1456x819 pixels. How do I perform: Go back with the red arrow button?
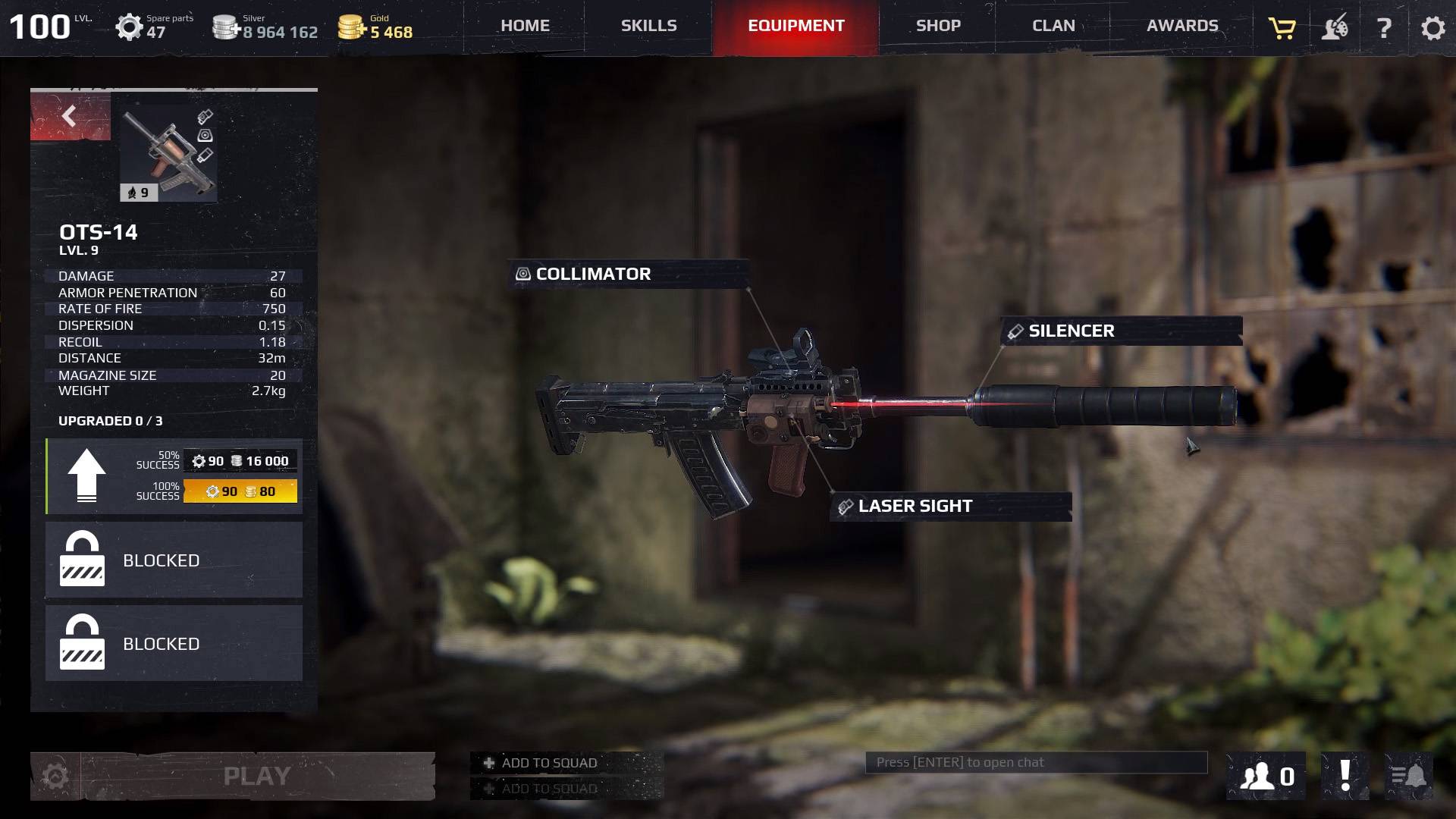(x=70, y=117)
